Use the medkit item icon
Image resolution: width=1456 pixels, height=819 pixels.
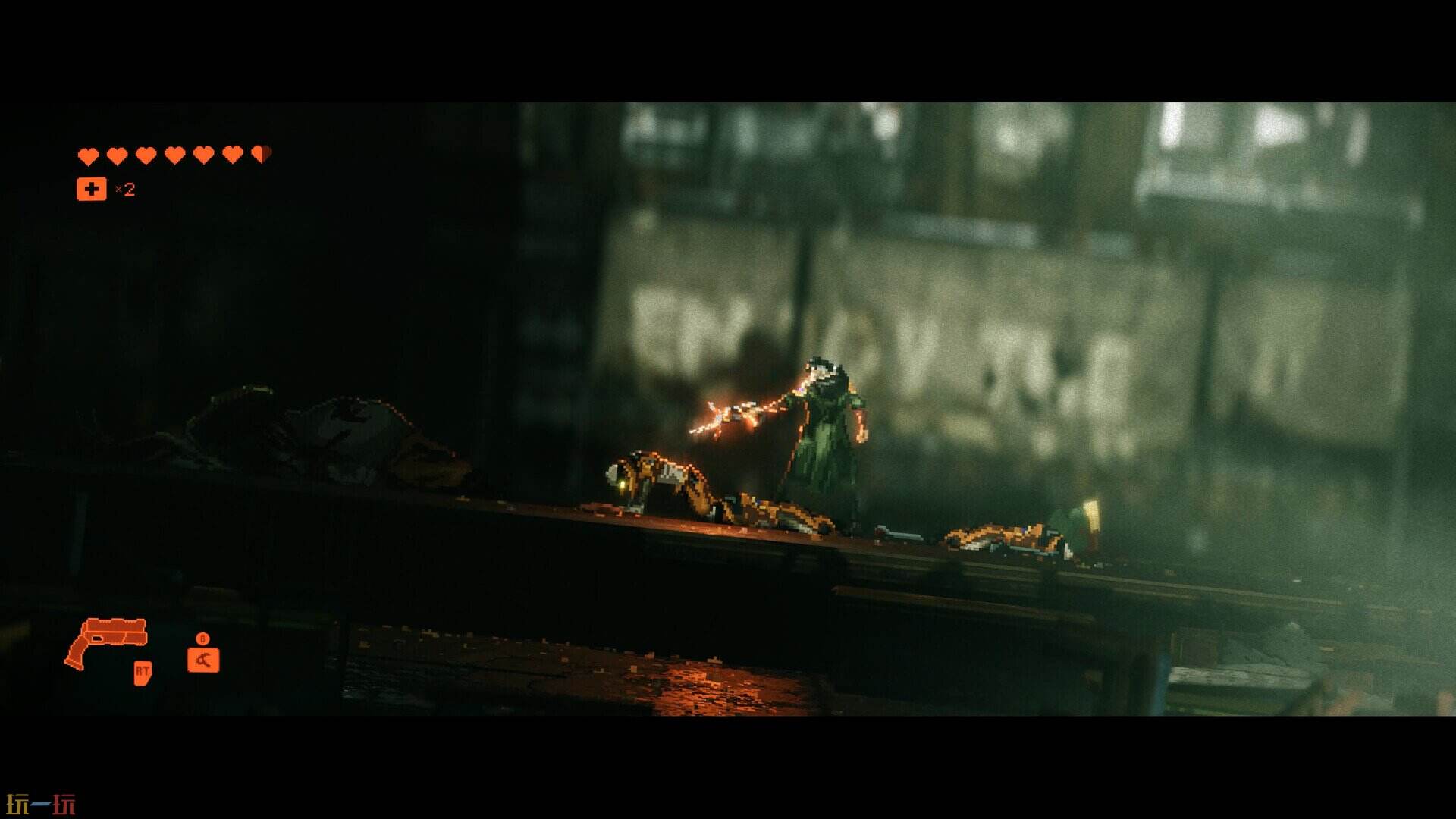point(92,190)
